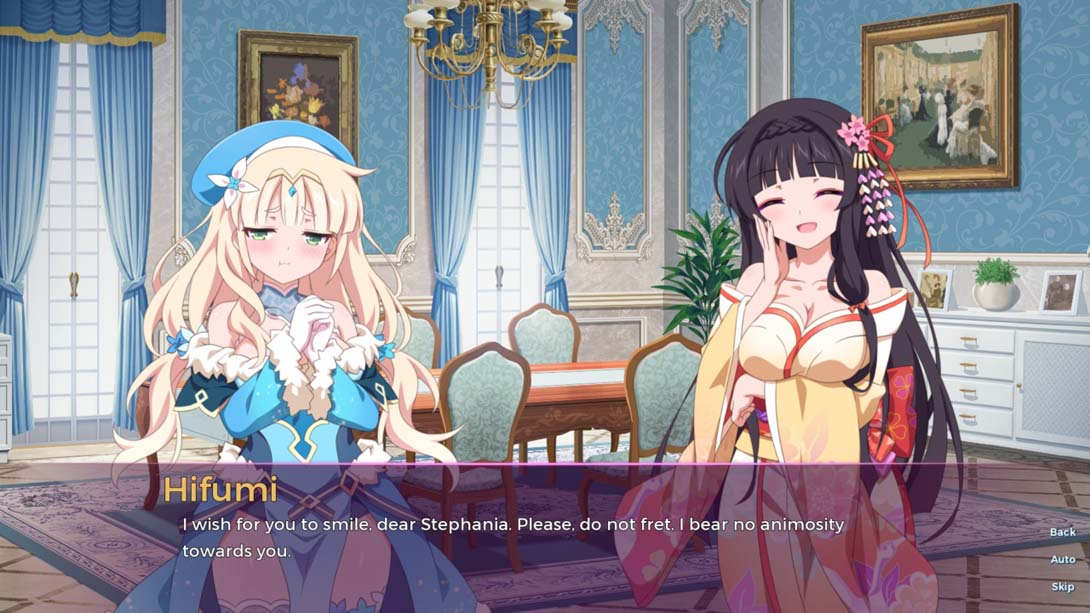The image size is (1090, 613).
Task: Go Back to the previous dialogue line
Action: pos(1062,532)
